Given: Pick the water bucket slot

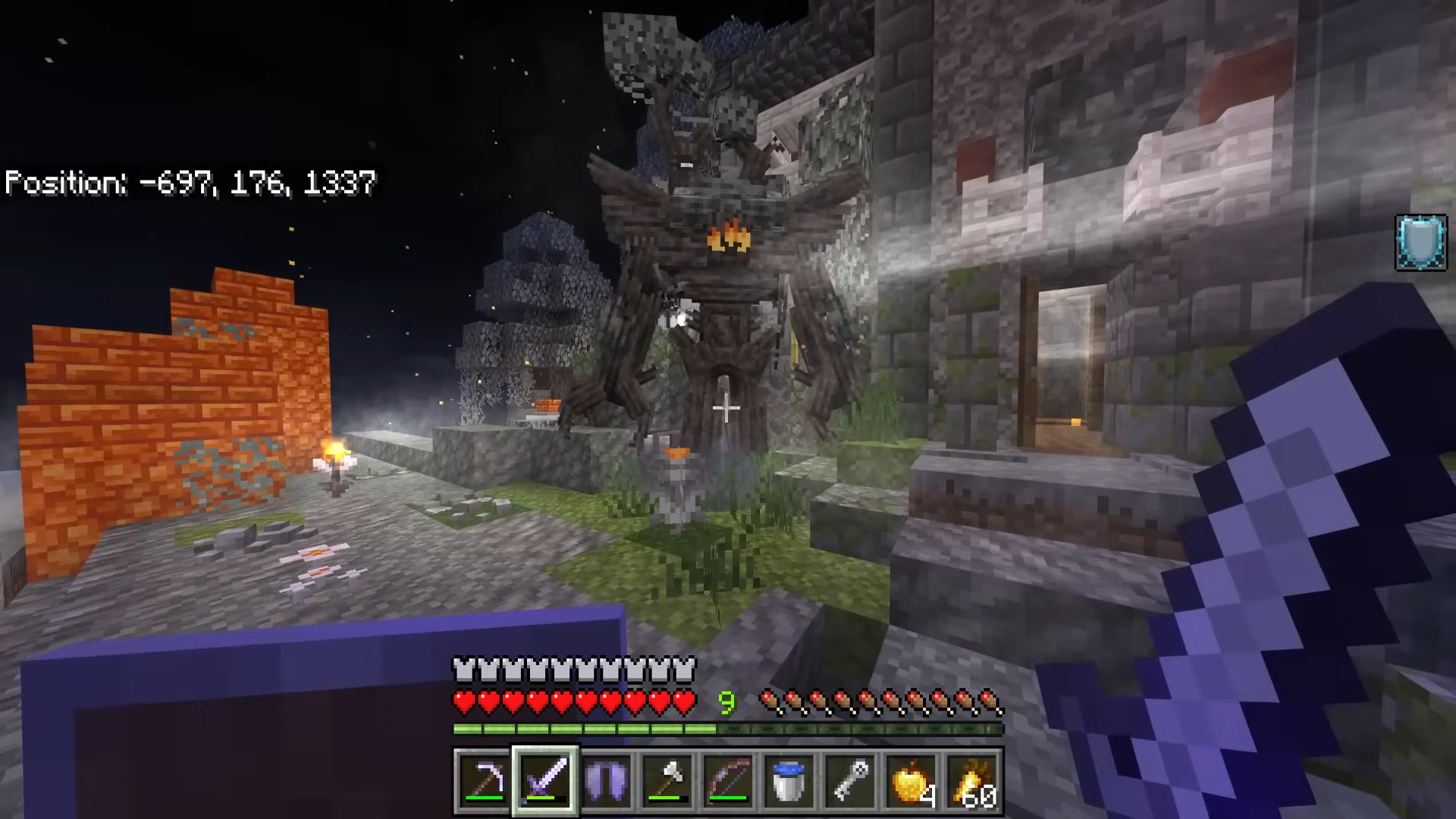Looking at the screenshot, I should tap(789, 780).
